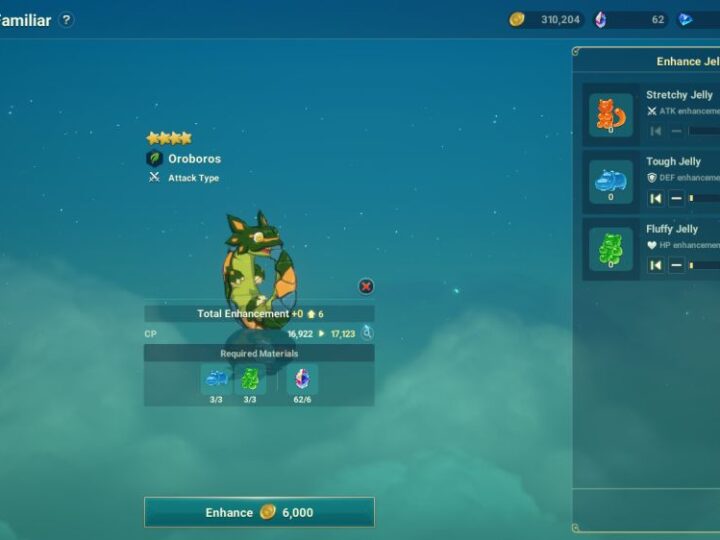Click the Tough Jelly amount slider
Screen dimensions: 720x540
click(704, 198)
